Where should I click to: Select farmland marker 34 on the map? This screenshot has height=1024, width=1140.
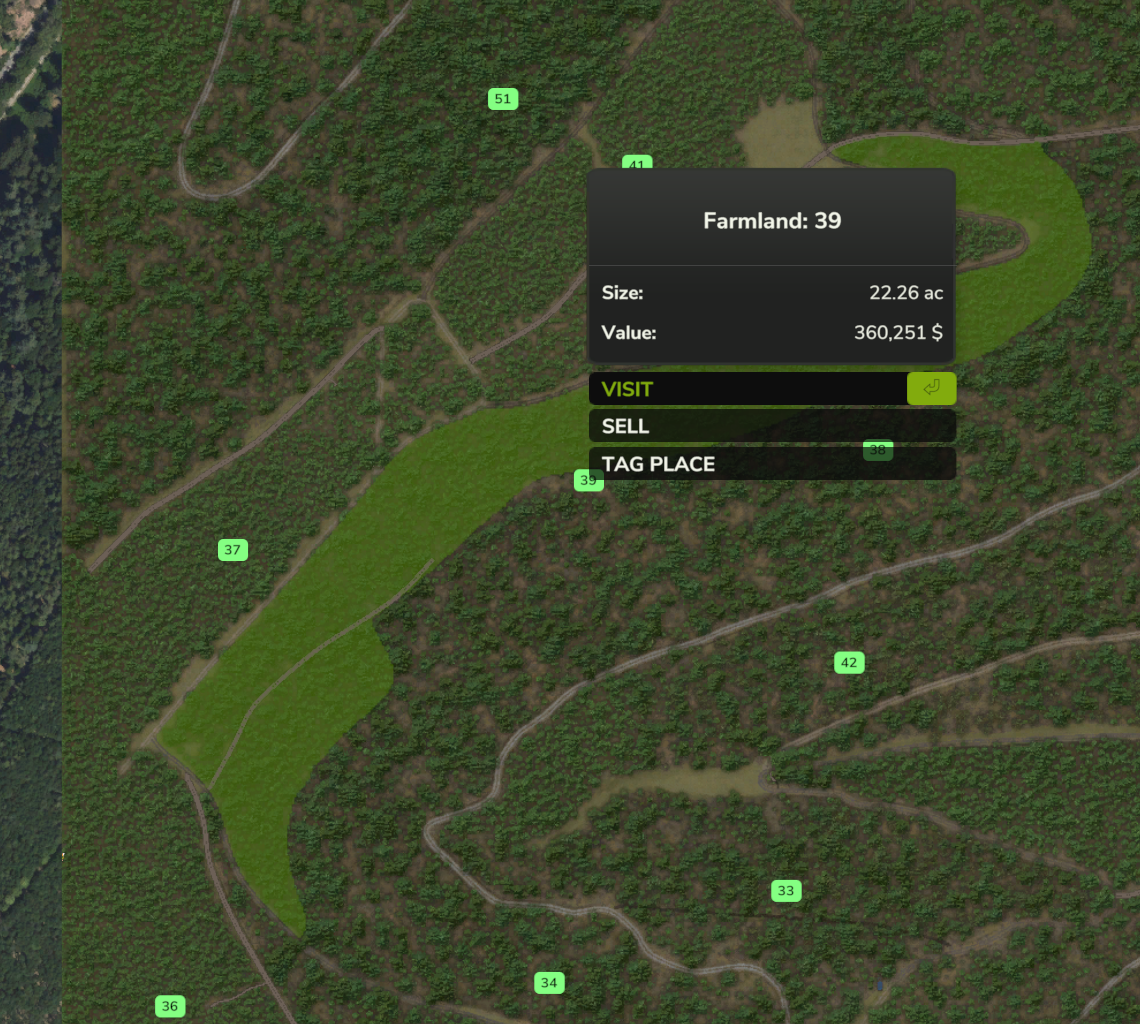(549, 983)
